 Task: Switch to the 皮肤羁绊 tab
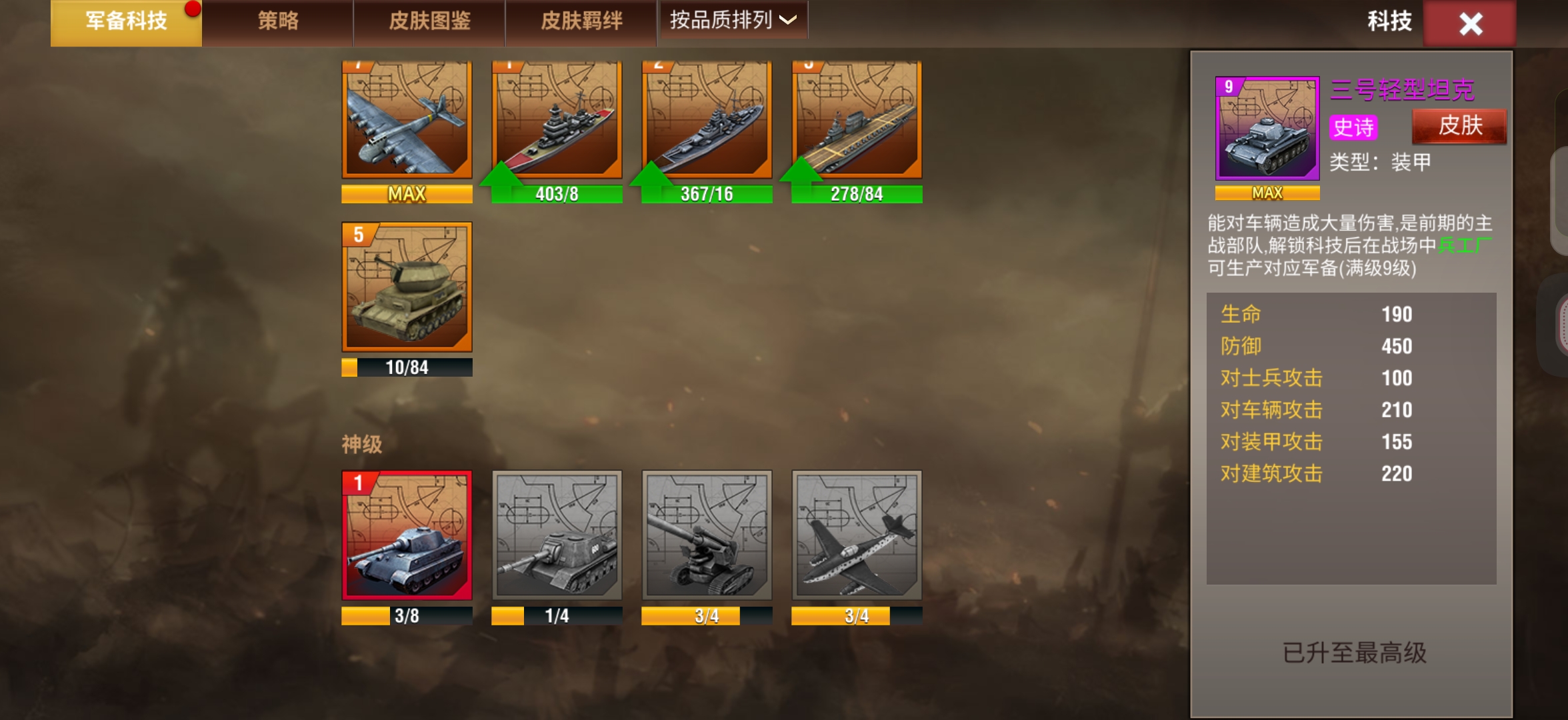[x=581, y=21]
